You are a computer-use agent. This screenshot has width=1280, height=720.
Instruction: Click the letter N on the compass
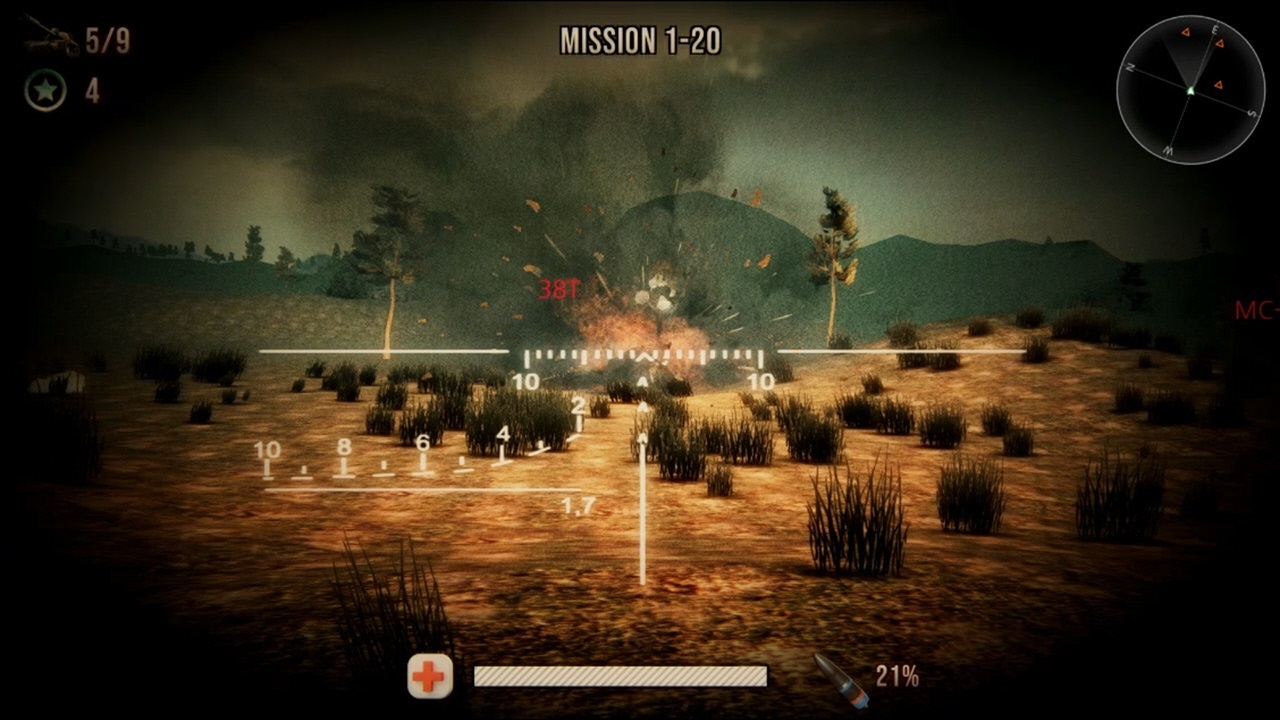(1131, 66)
